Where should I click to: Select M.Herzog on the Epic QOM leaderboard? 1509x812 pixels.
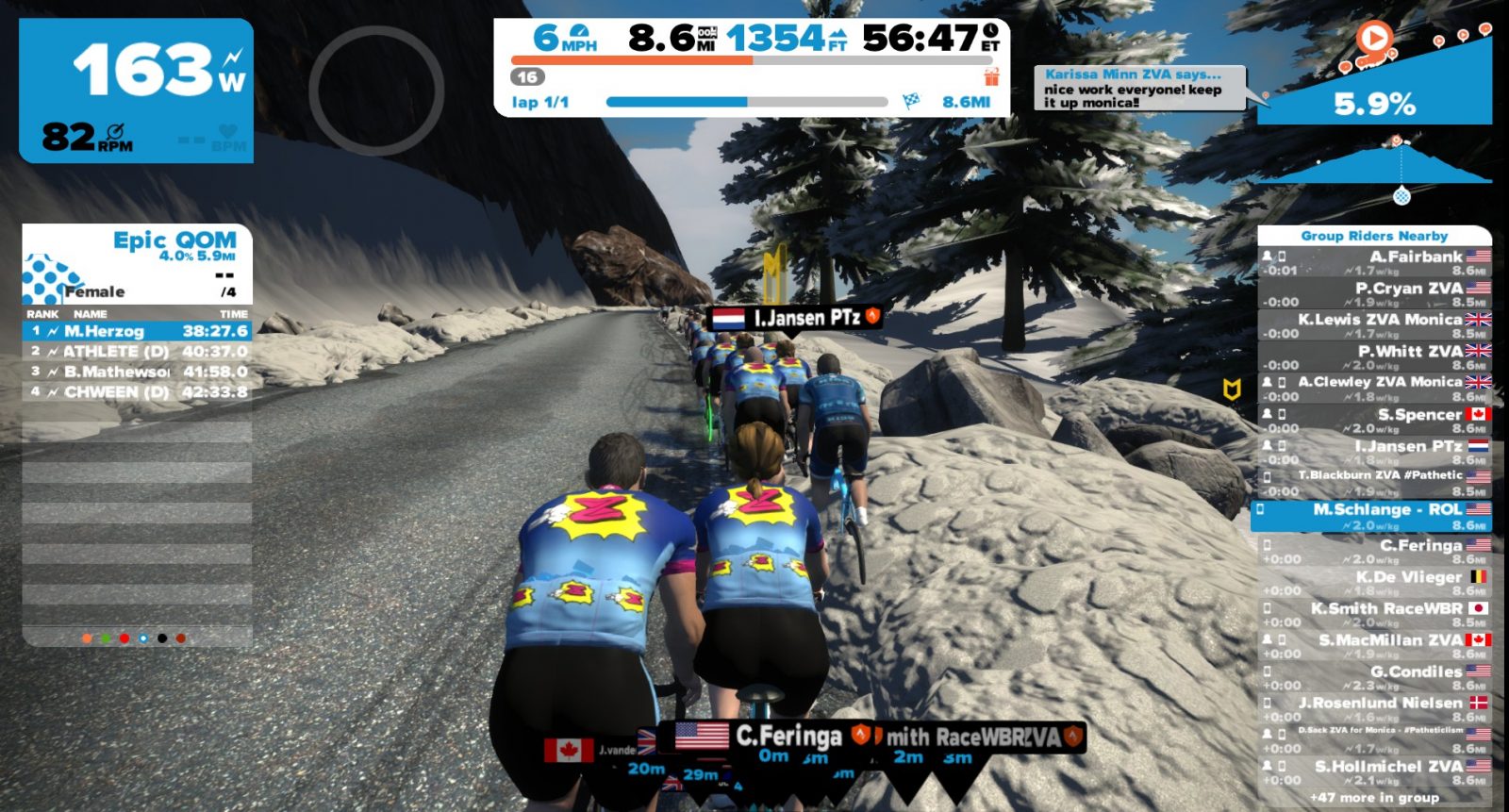[138, 331]
